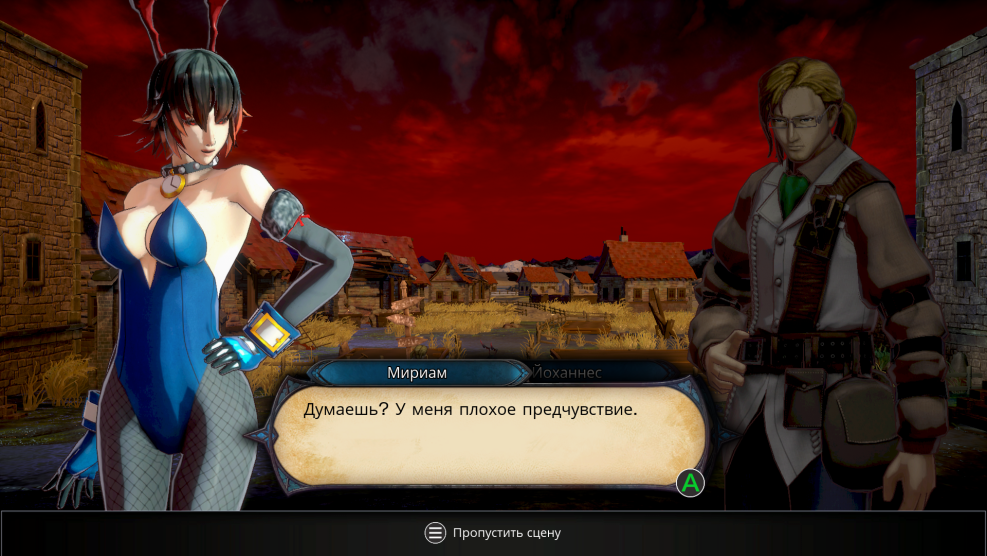This screenshot has width=987, height=556.
Task: Select the Мириам speaker name tab
Action: [x=416, y=372]
